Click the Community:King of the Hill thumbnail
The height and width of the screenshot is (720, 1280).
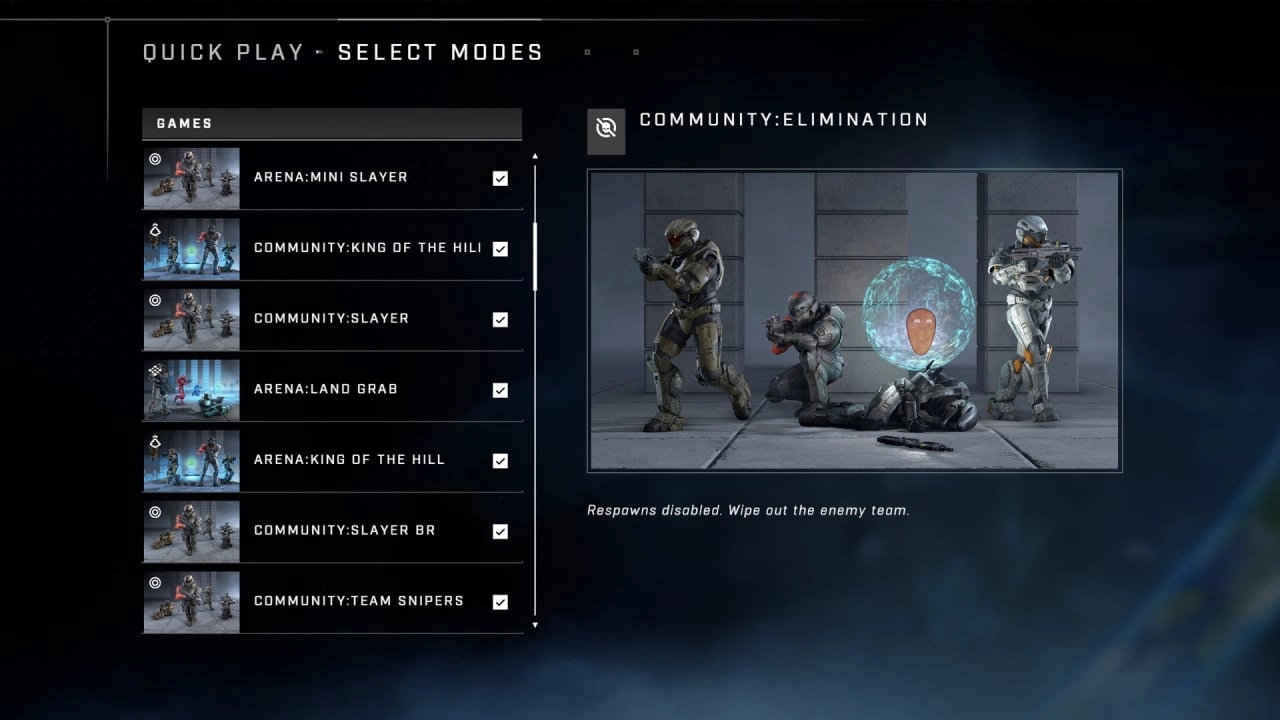point(191,248)
